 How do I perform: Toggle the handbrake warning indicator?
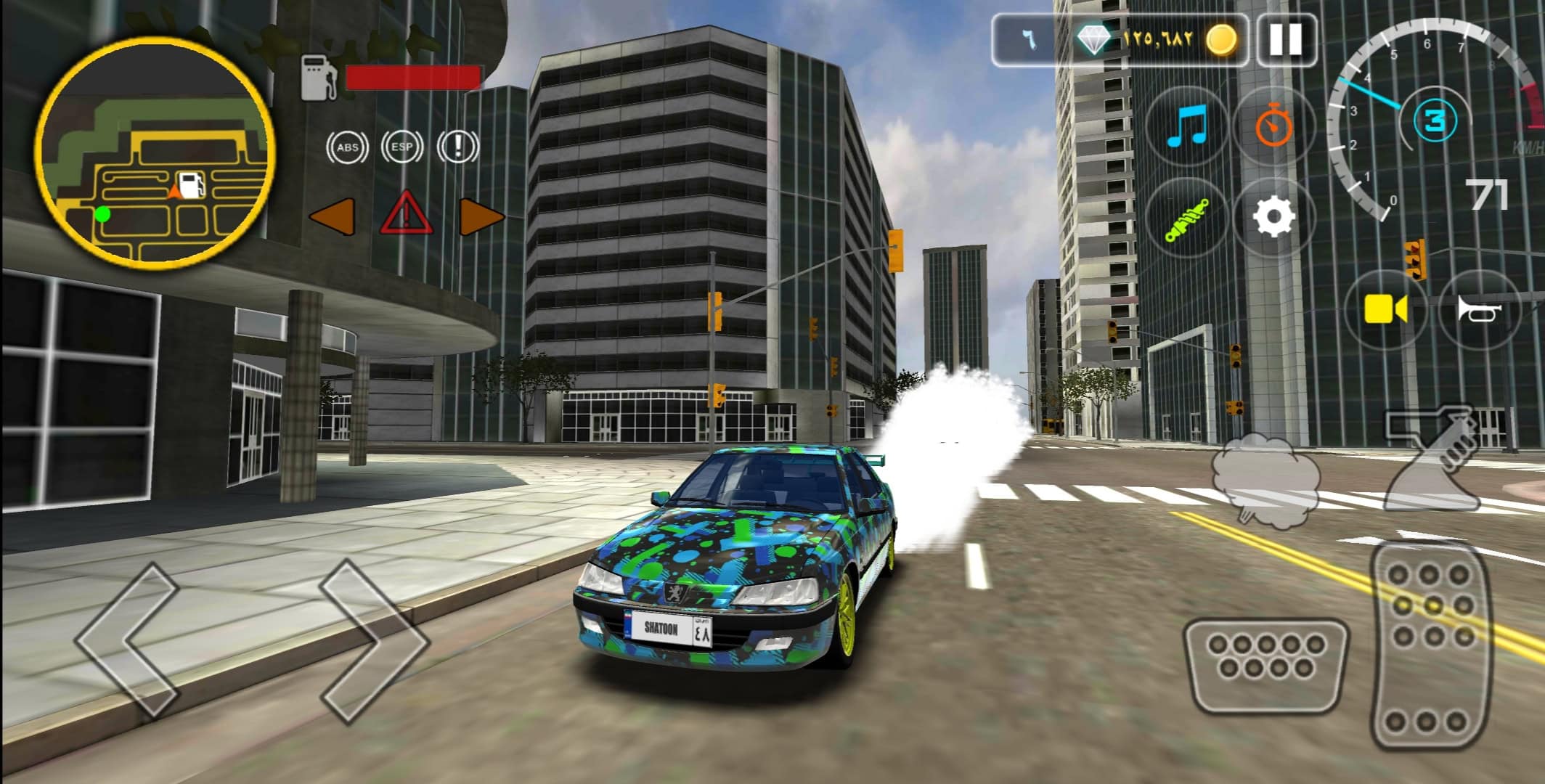[457, 147]
